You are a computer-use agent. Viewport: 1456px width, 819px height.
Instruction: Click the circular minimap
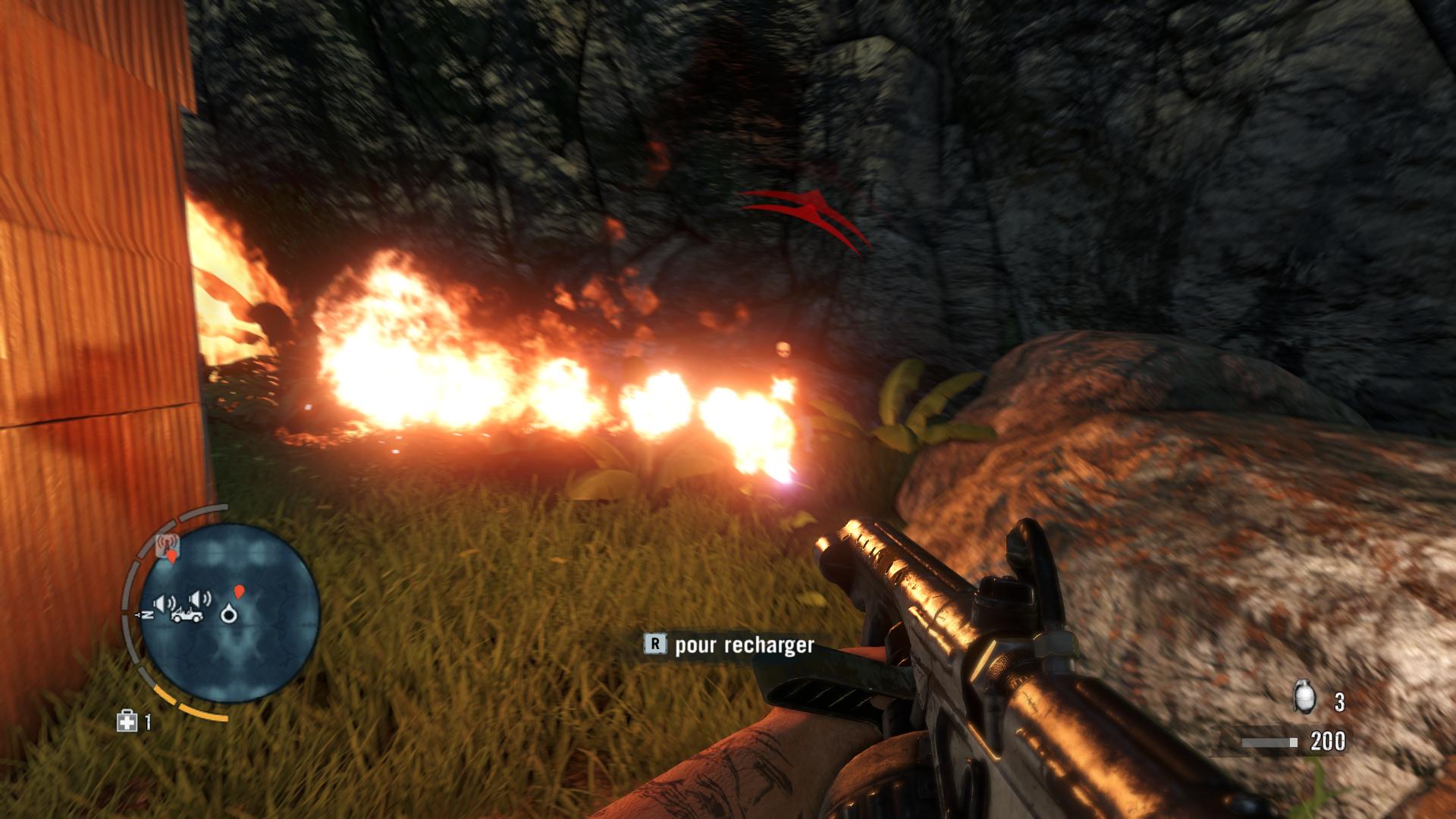coord(230,612)
